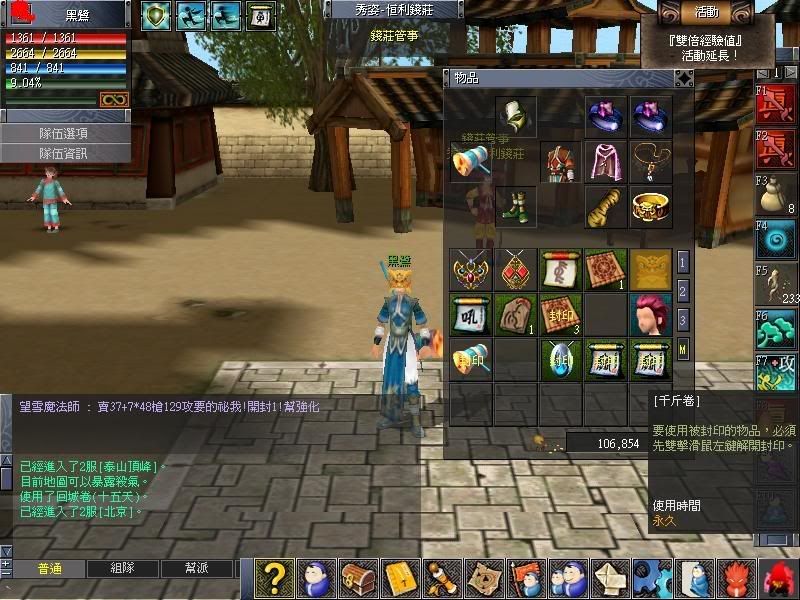The image size is (800, 600).
Task: Open the yellow question mark help button
Action: point(277,579)
